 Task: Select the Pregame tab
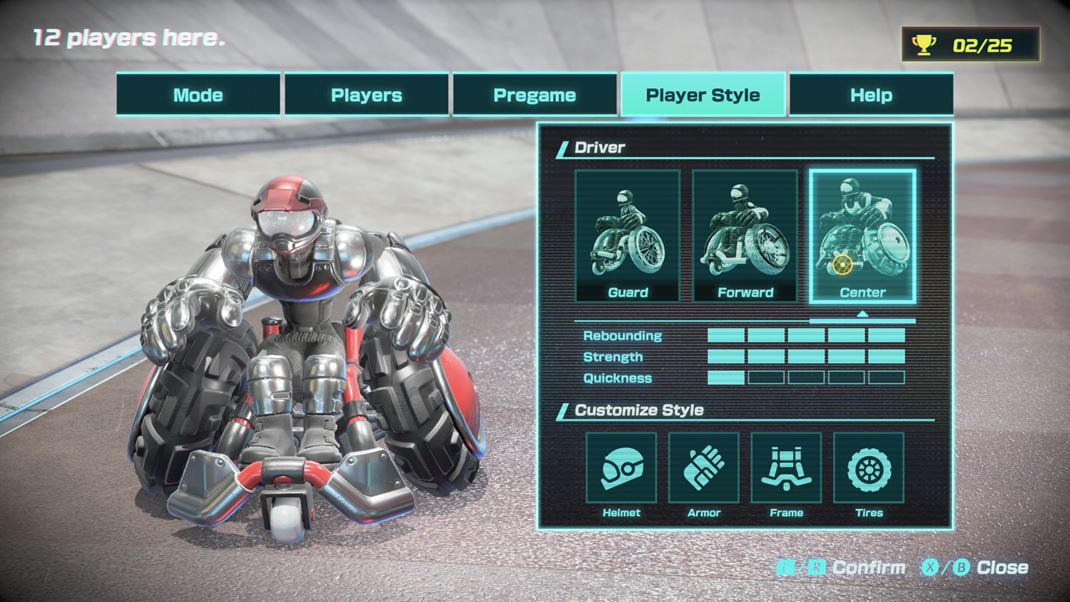[534, 95]
